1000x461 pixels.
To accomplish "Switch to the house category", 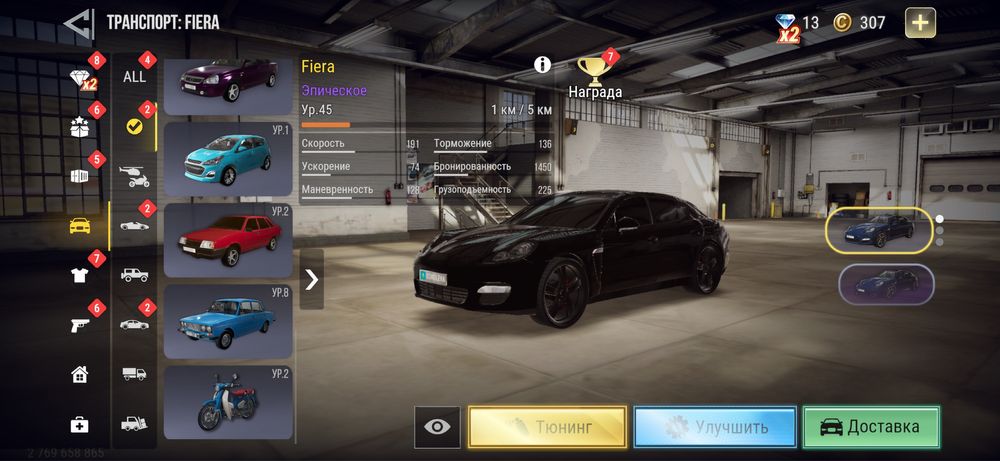I will 80,375.
